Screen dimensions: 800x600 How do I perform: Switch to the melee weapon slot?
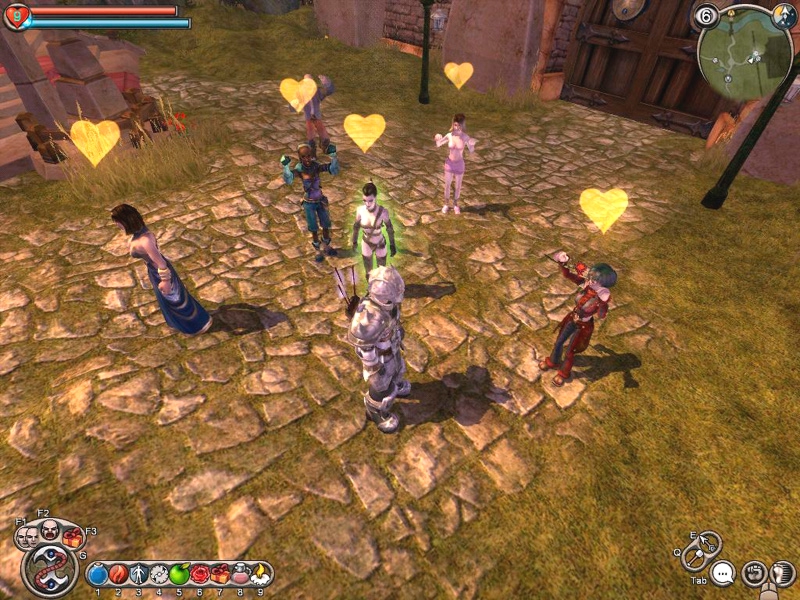pos(694,559)
